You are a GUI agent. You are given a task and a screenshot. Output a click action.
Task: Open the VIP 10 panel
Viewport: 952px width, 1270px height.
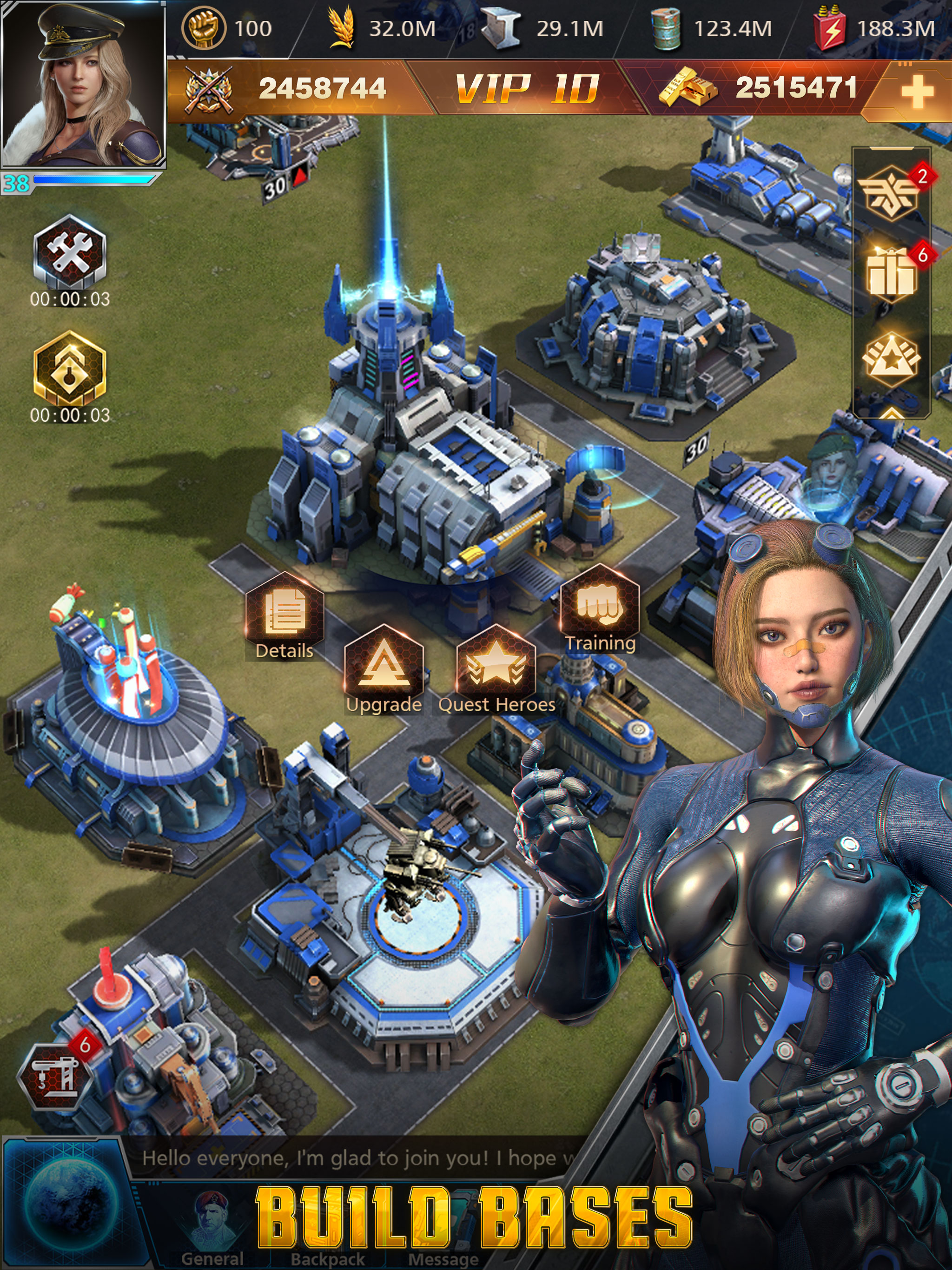(x=527, y=90)
